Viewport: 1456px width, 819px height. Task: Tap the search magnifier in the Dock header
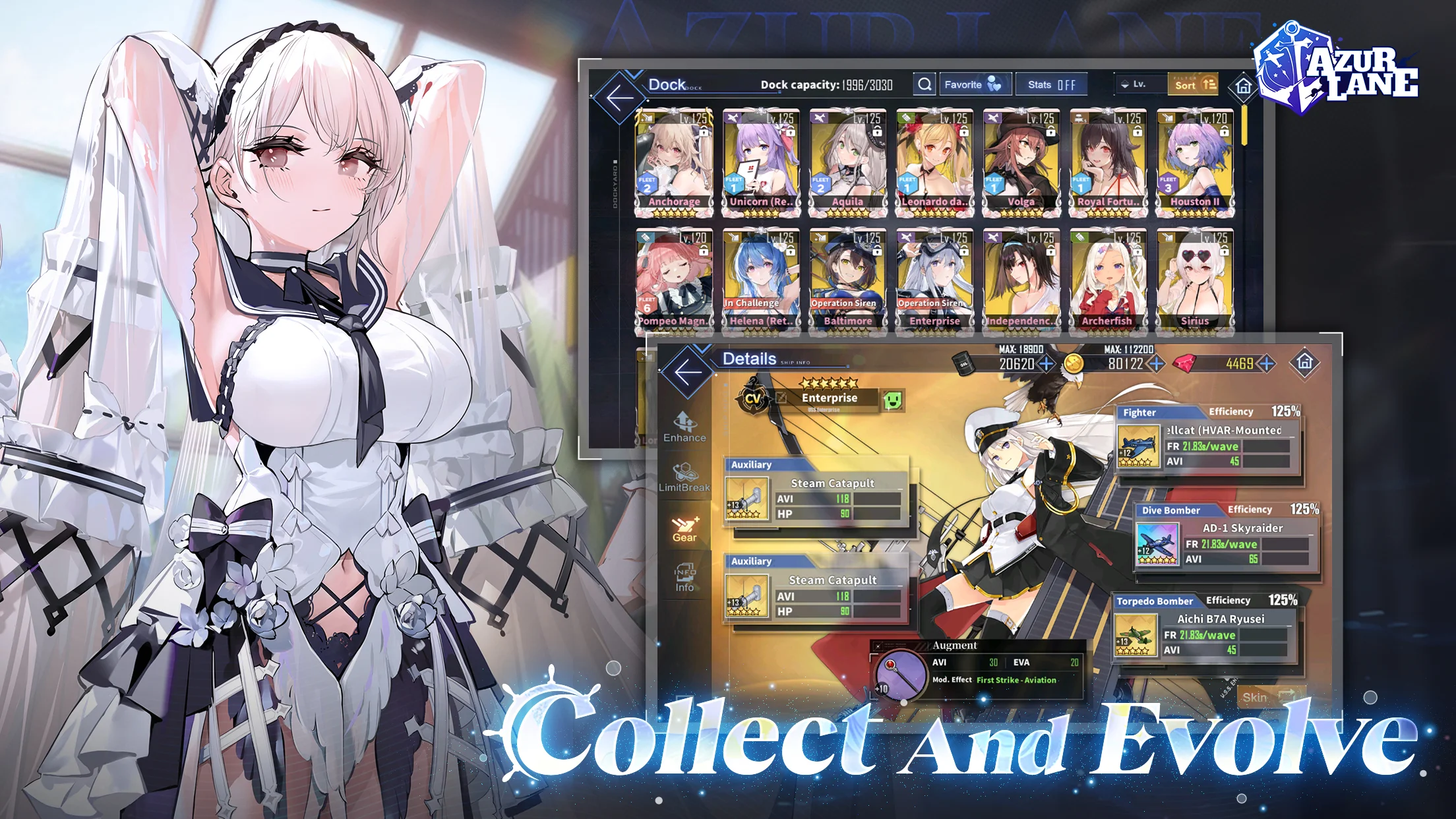pos(925,84)
